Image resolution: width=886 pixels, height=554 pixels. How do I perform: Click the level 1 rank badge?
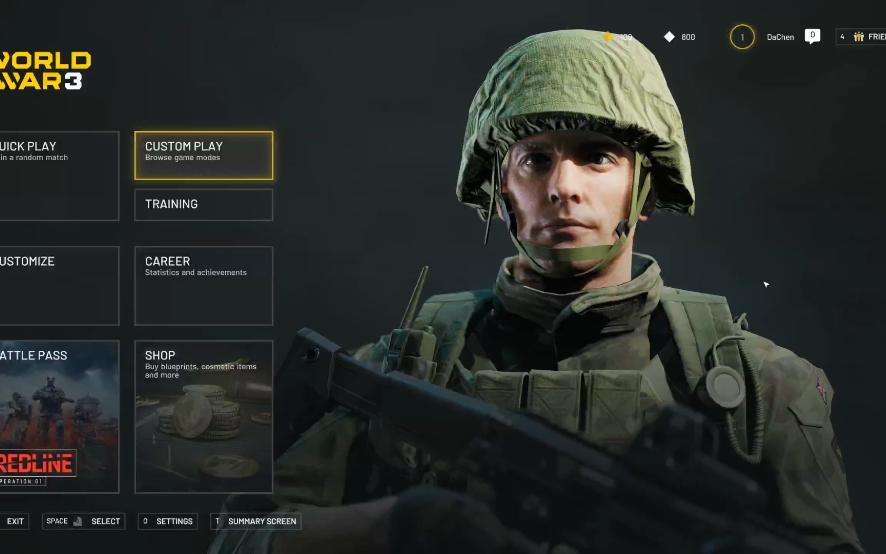pos(742,37)
